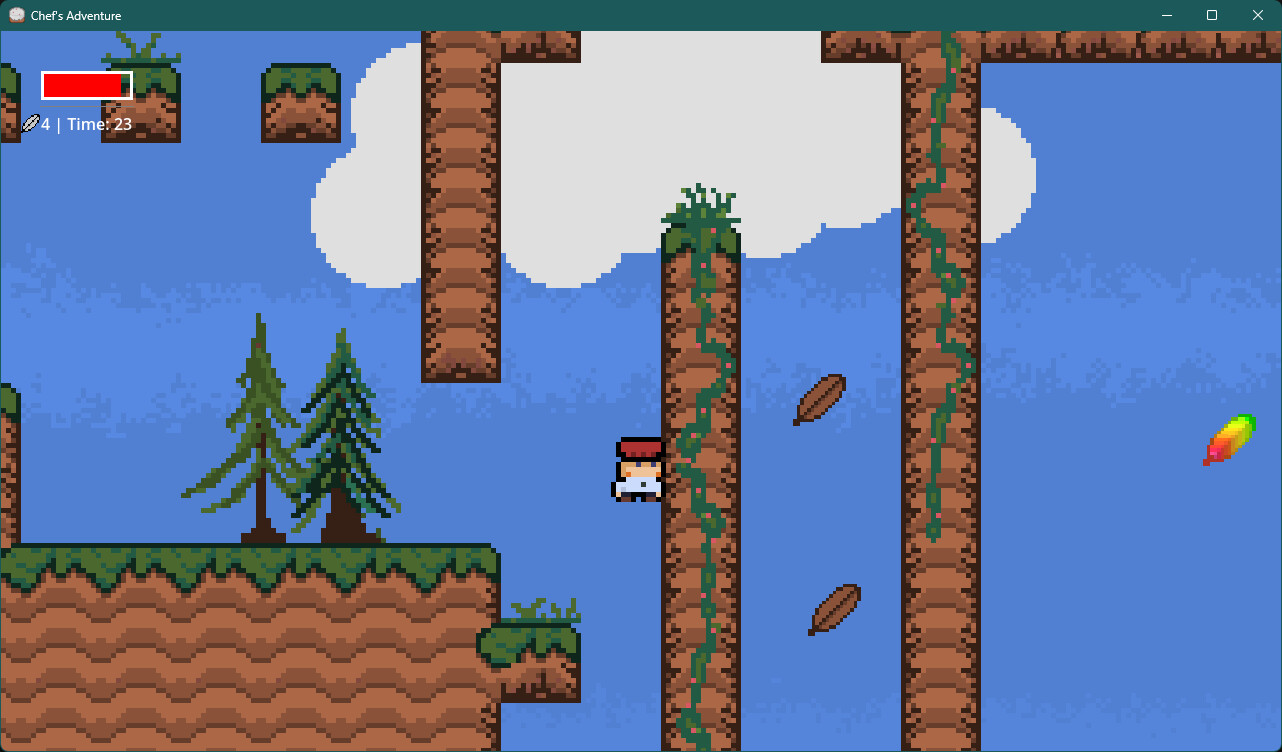This screenshot has height=752, width=1282.
Task: Click the Chef's Adventure title text
Action: coord(78,15)
